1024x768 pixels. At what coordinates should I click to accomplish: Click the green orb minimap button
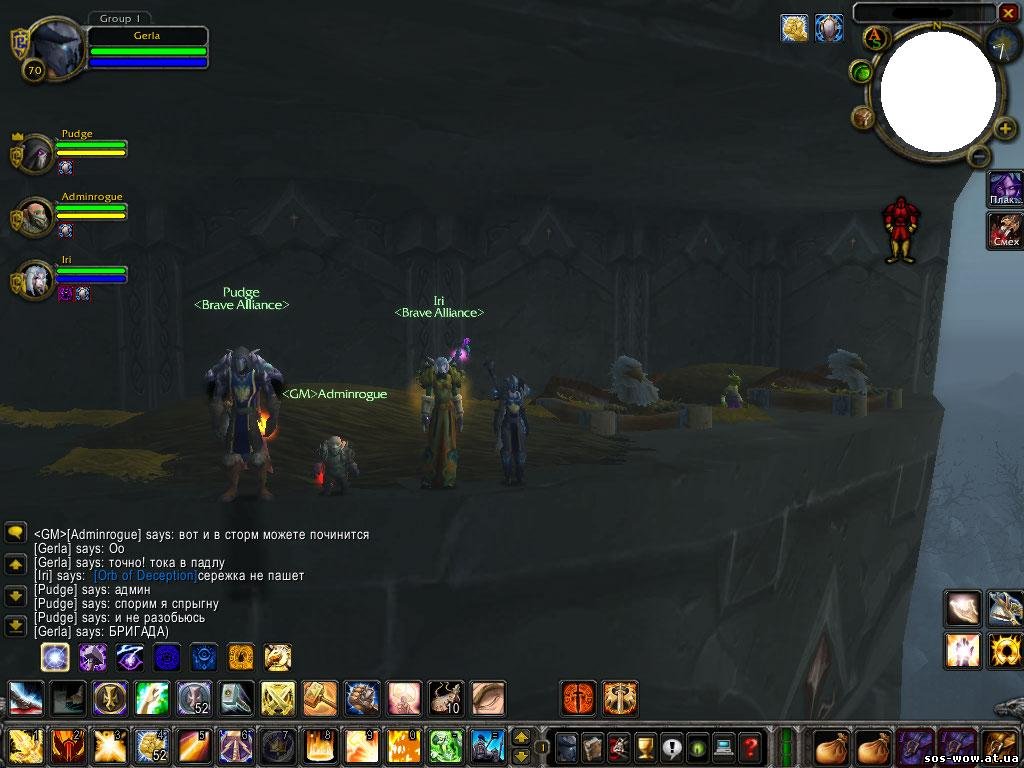point(861,71)
